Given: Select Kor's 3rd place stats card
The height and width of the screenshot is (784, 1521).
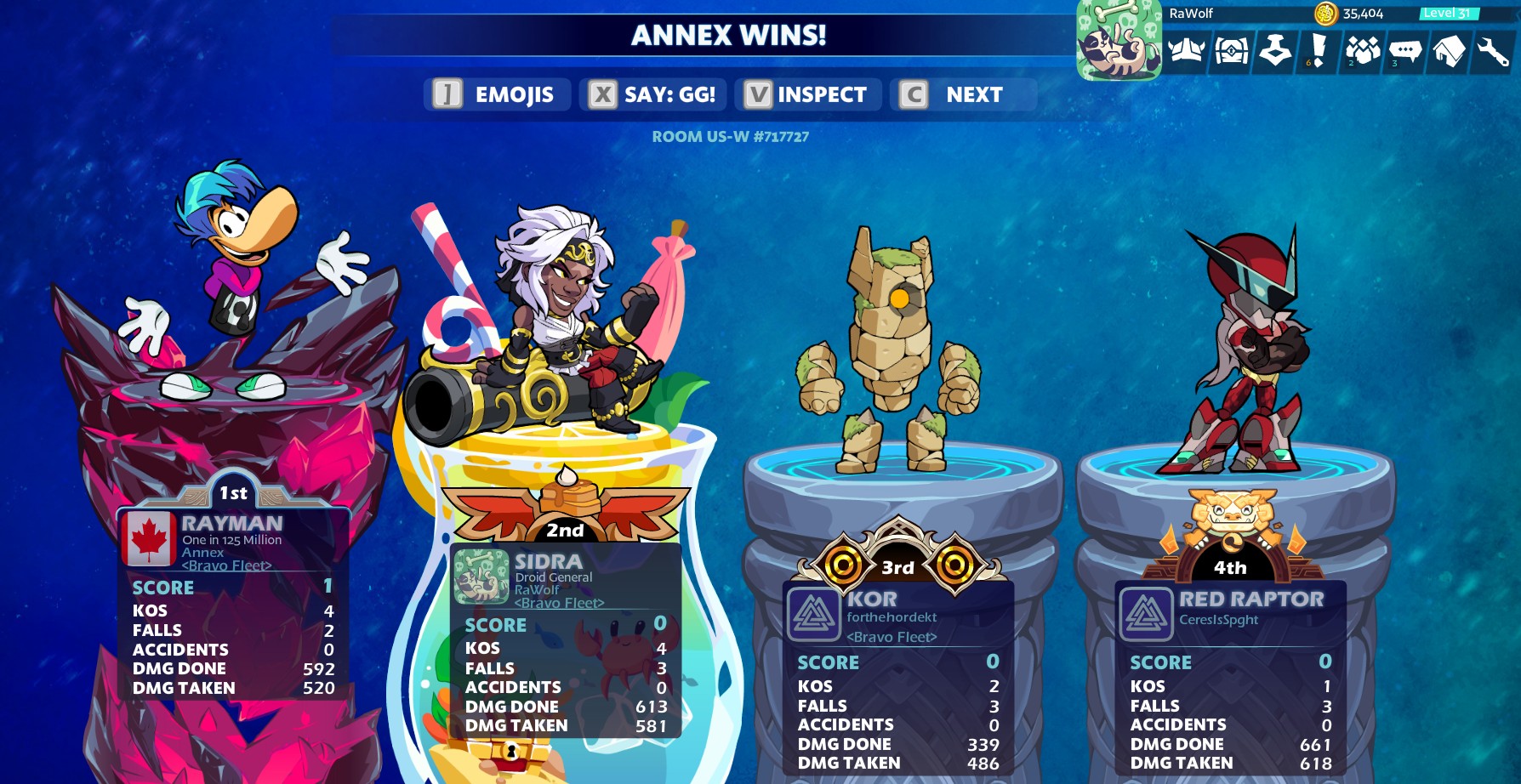Looking at the screenshot, I should point(897,678).
